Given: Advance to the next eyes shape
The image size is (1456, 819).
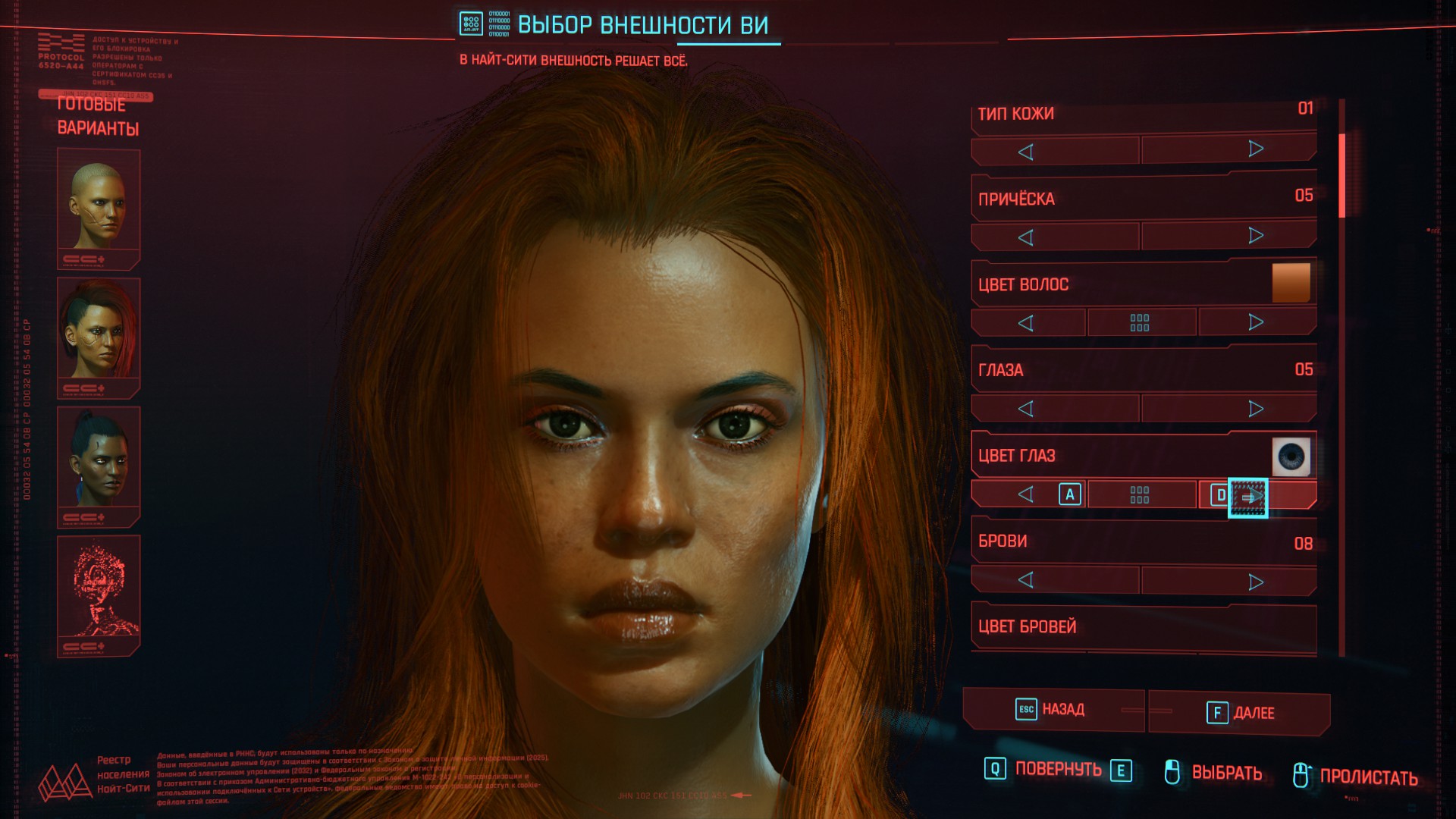Looking at the screenshot, I should [x=1256, y=409].
